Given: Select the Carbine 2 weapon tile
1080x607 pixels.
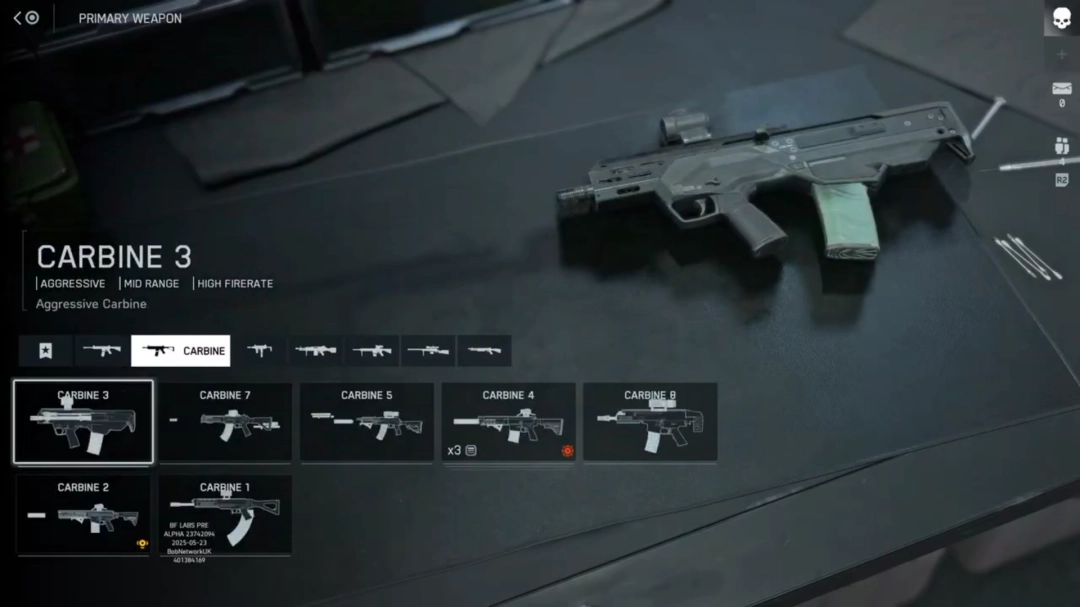Looking at the screenshot, I should (x=83, y=514).
